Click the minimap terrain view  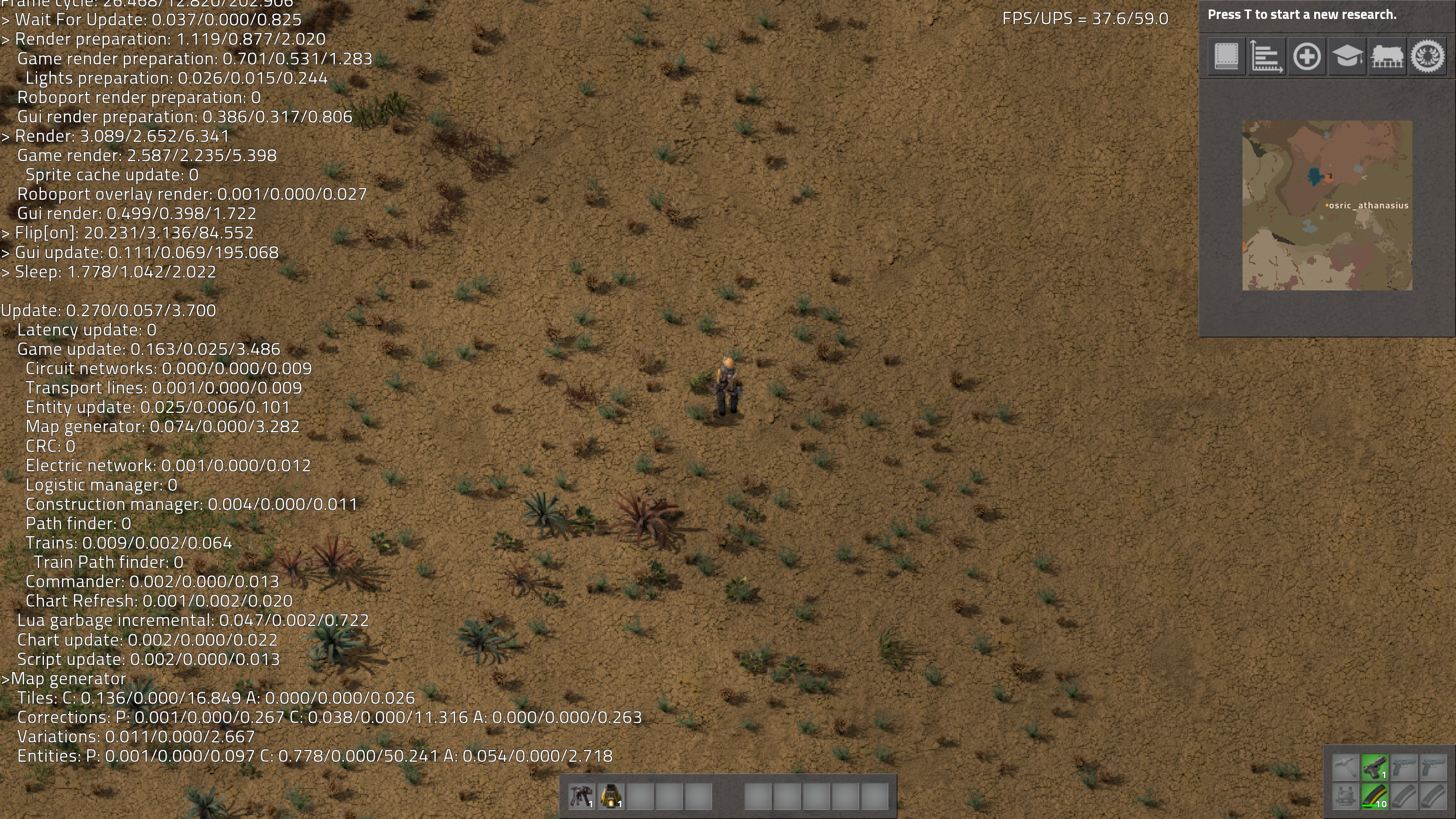1327,205
